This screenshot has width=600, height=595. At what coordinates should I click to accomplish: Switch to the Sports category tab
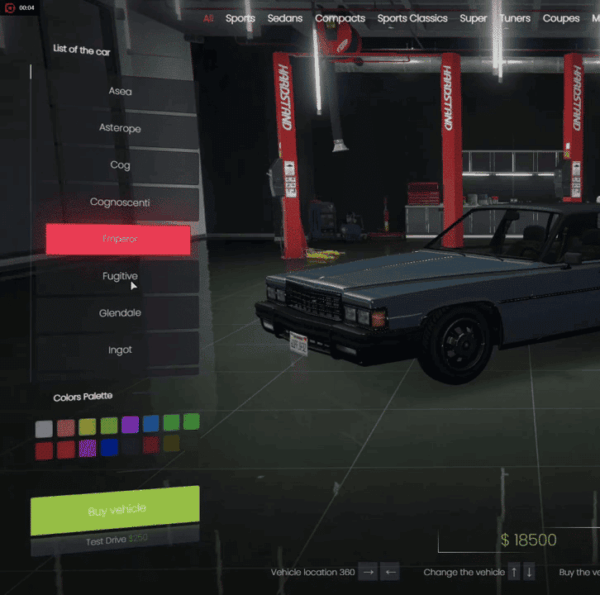point(240,18)
